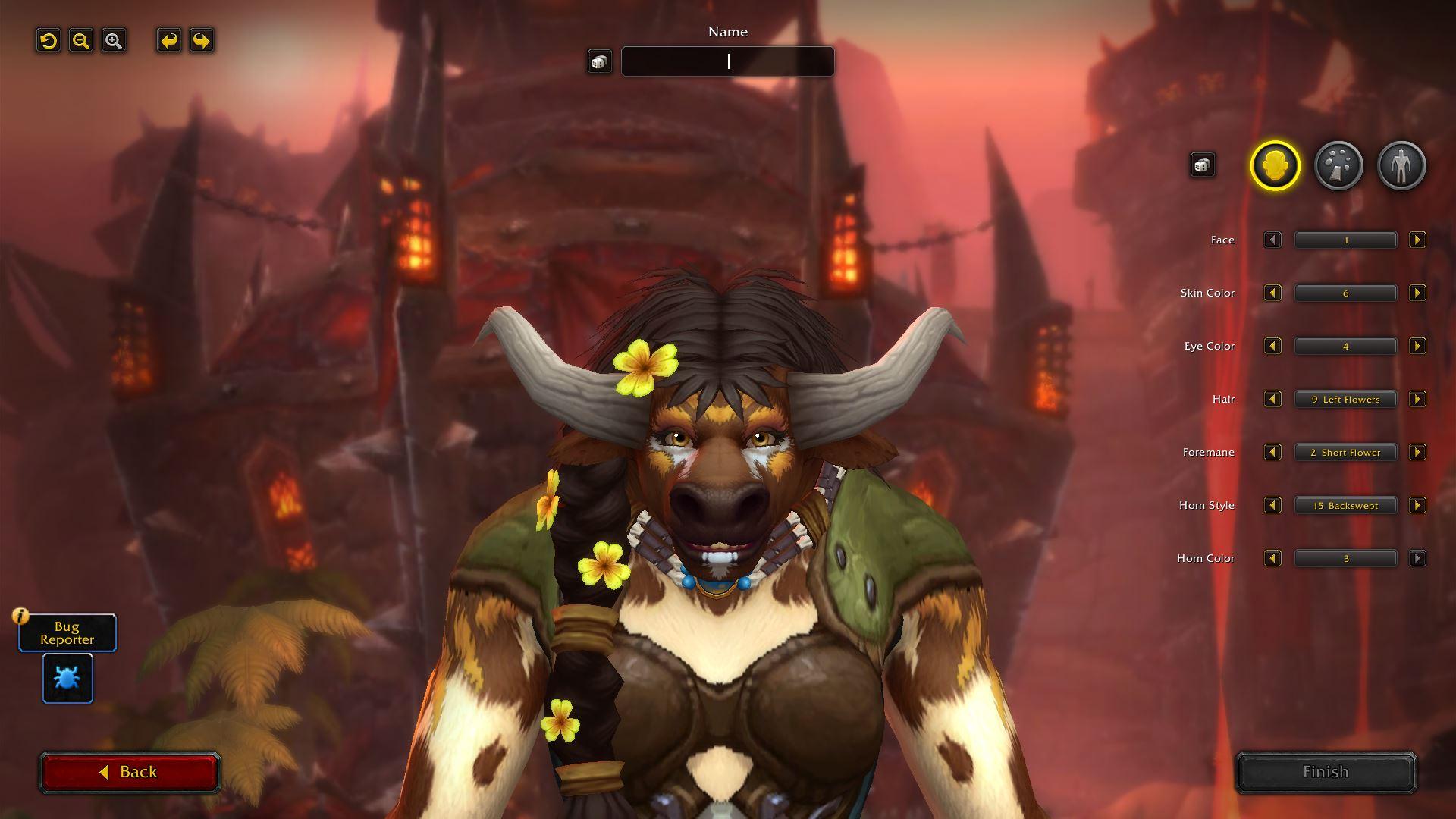The image size is (1456, 819).
Task: Randomize appearance with the dice button
Action: pos(1202,165)
